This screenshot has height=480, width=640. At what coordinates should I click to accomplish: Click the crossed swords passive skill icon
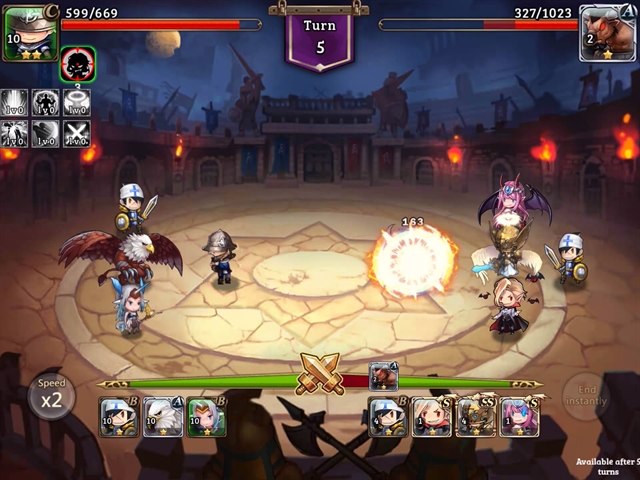77,133
